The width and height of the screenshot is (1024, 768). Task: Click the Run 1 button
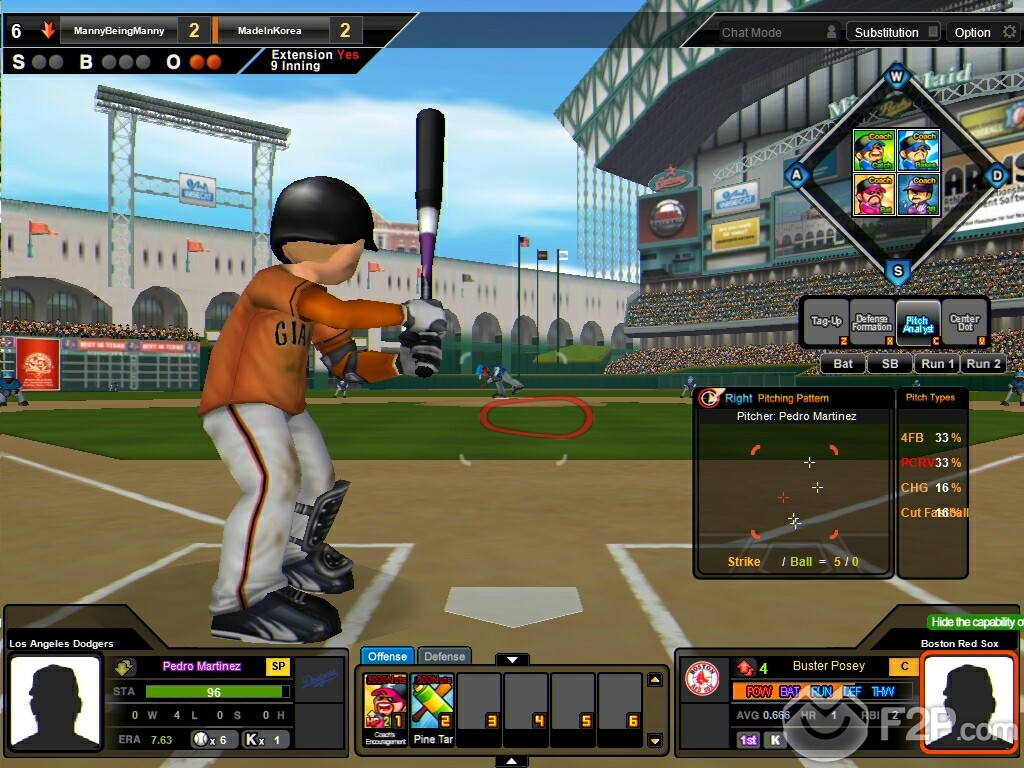coord(937,364)
